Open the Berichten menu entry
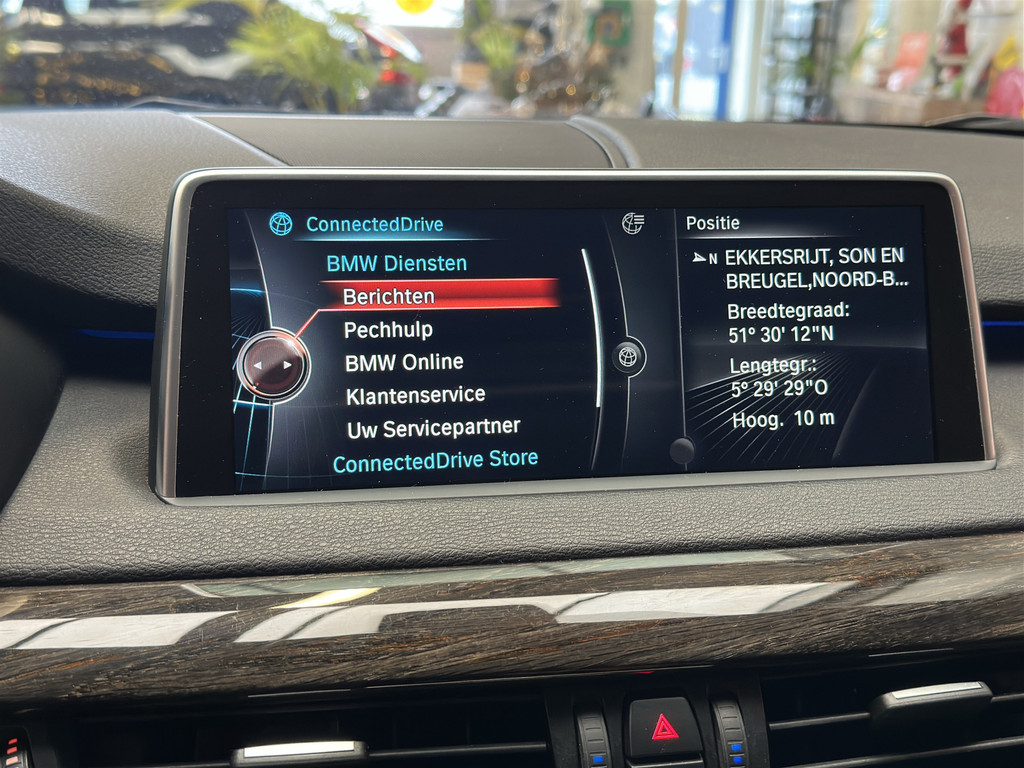 [389, 296]
